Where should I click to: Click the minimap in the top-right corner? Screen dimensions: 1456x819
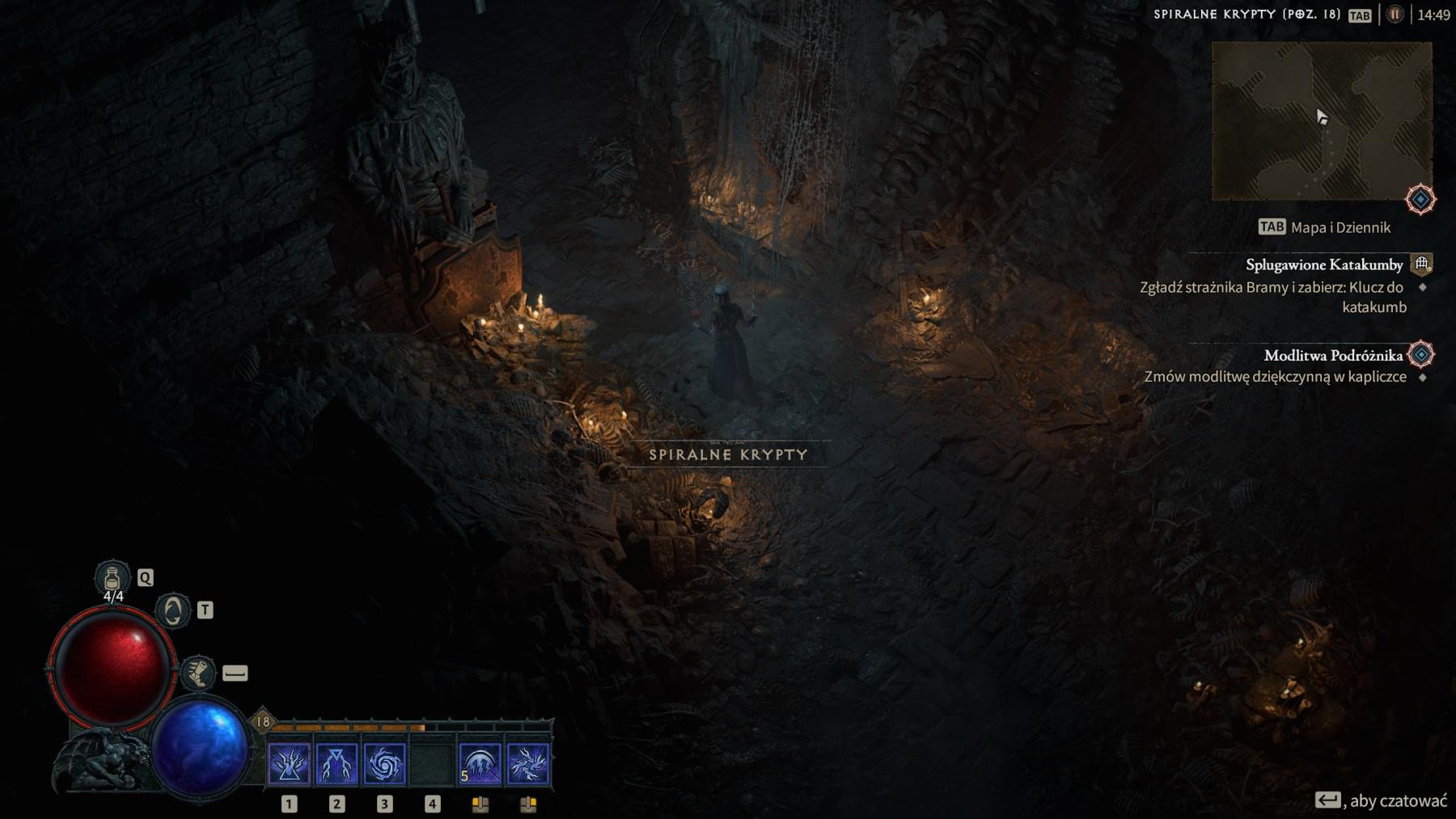click(x=1323, y=119)
